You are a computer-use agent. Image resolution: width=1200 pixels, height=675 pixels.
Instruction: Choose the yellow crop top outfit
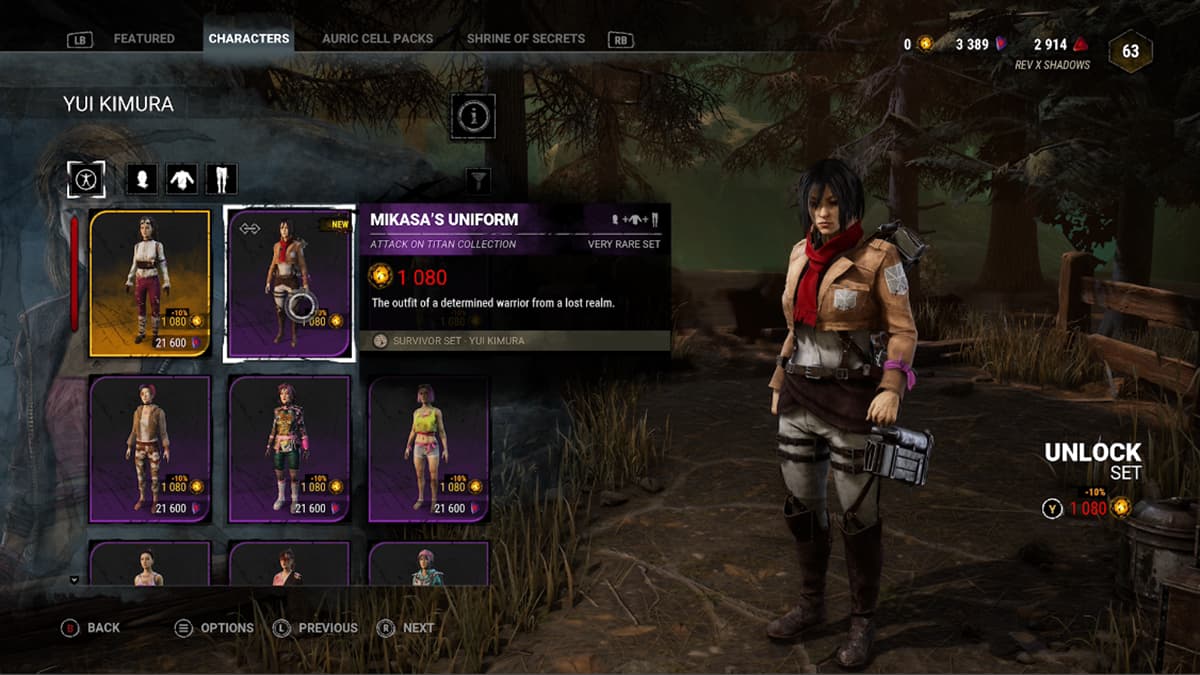[x=429, y=449]
